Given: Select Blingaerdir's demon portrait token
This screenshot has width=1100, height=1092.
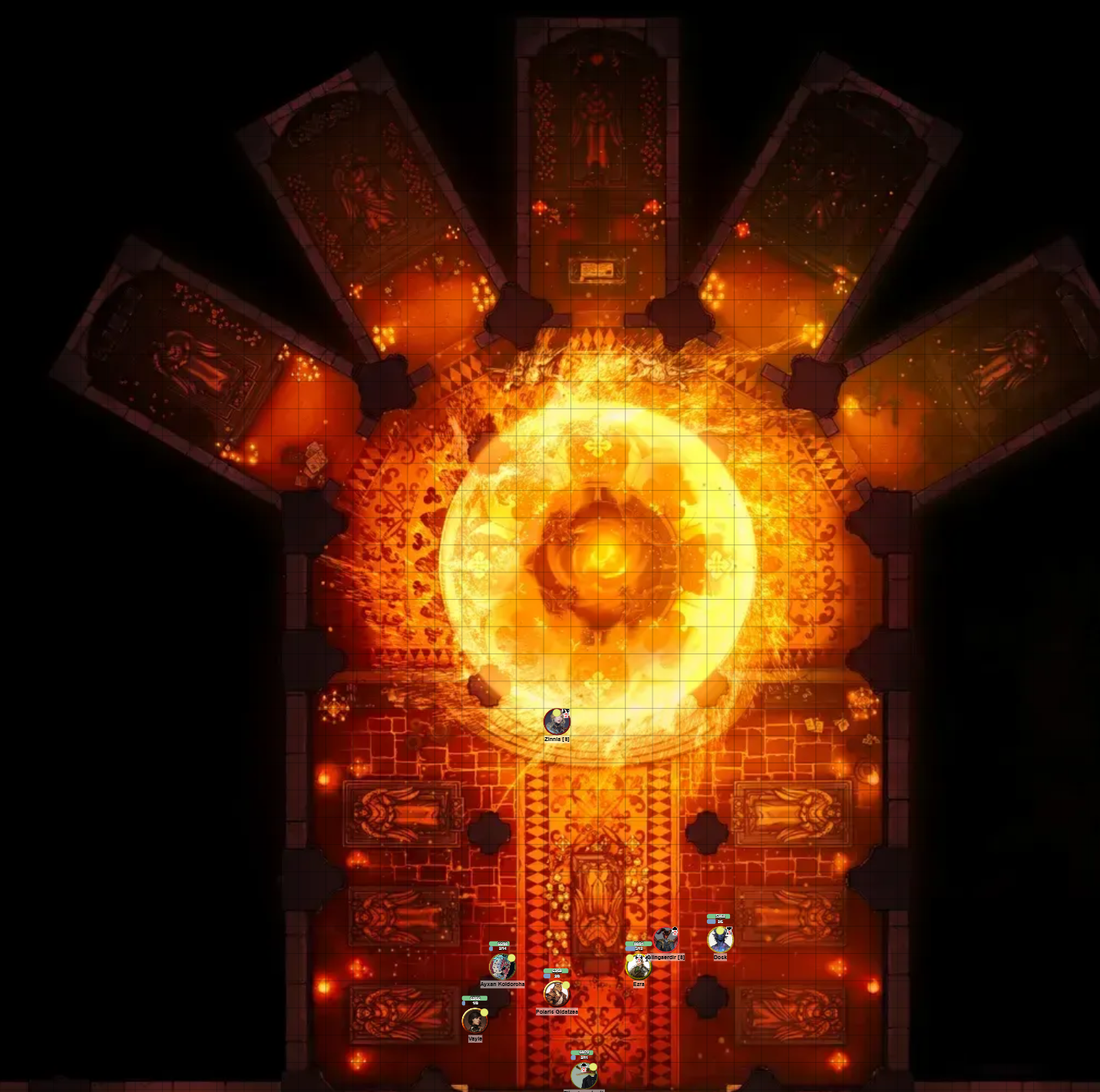Looking at the screenshot, I should (665, 941).
